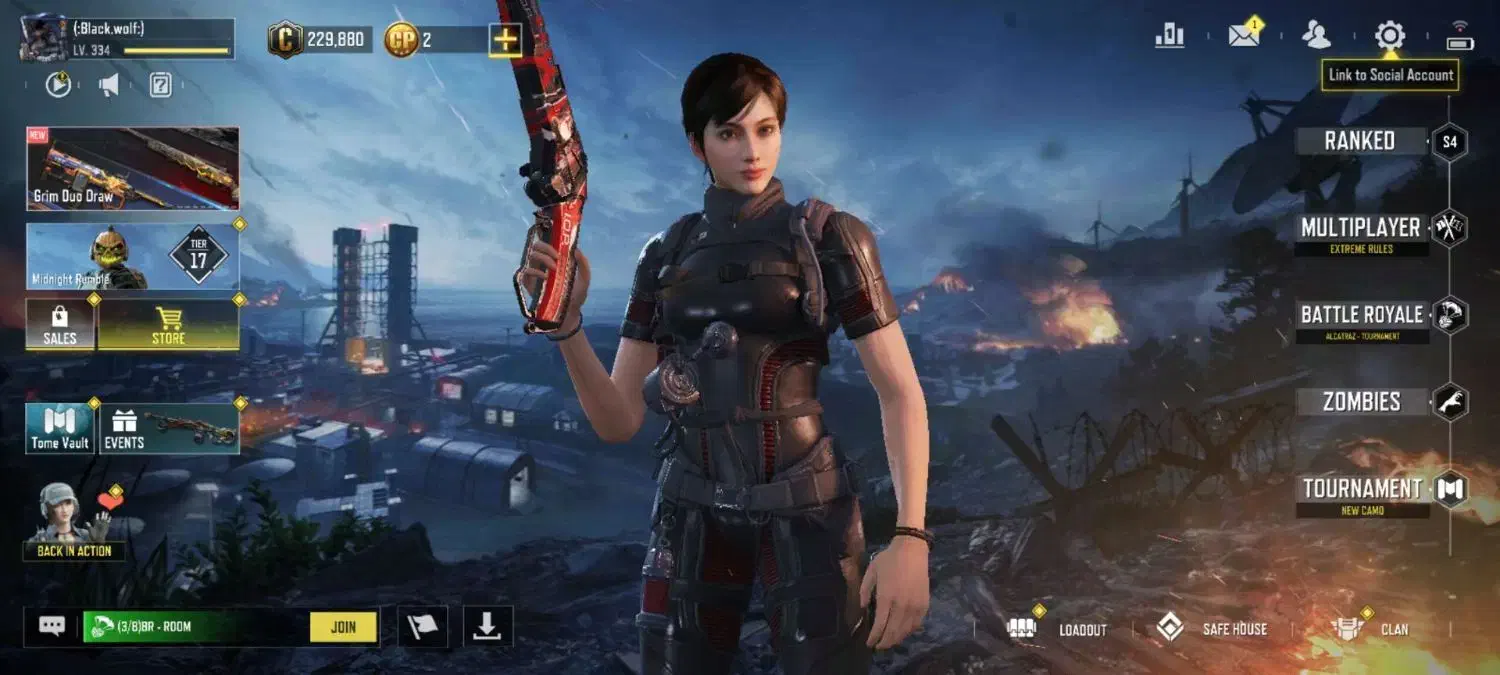The image size is (1500, 675).
Task: Enter the Tournament mode
Action: tap(1362, 489)
